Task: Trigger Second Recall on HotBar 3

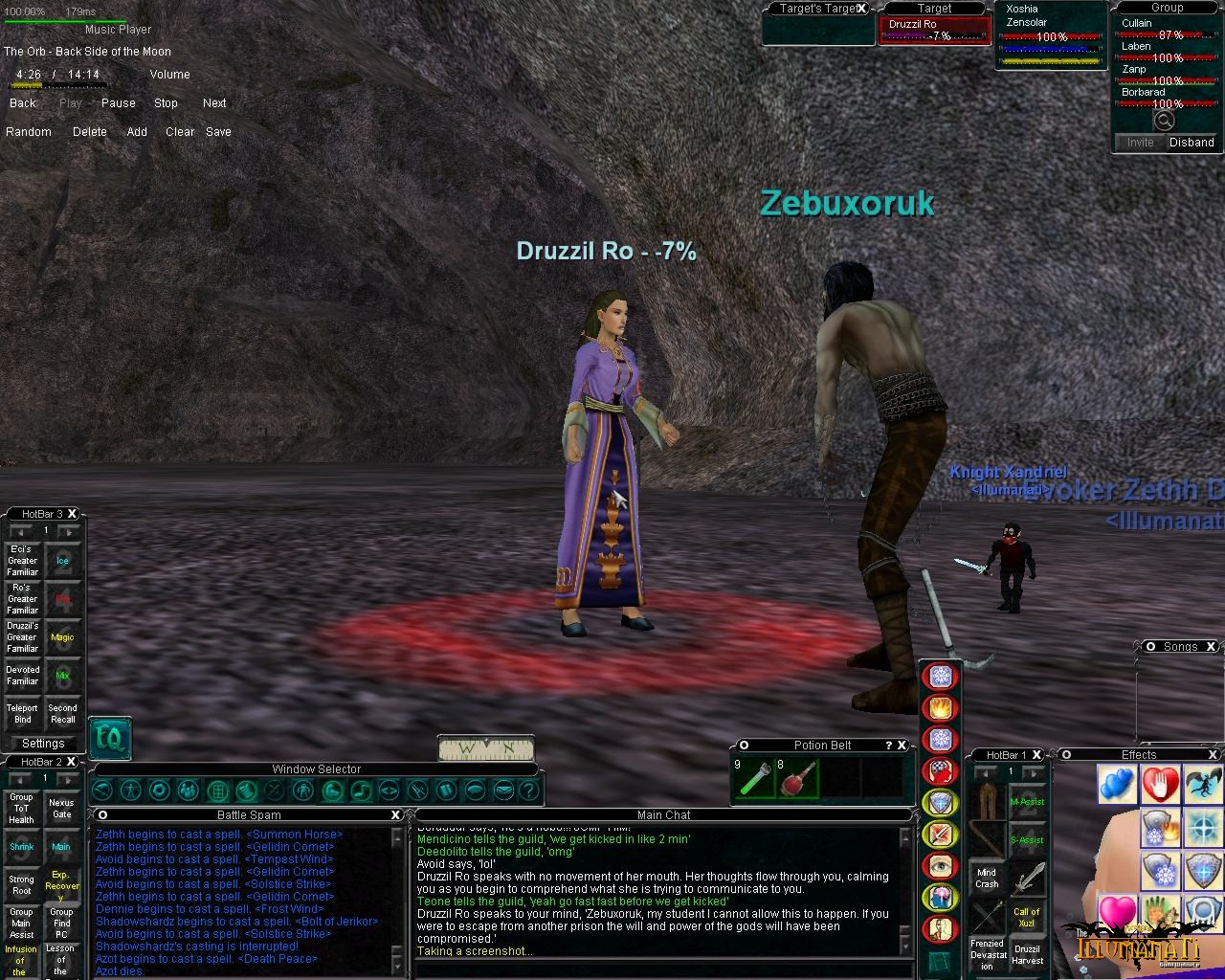Action: 62,714
